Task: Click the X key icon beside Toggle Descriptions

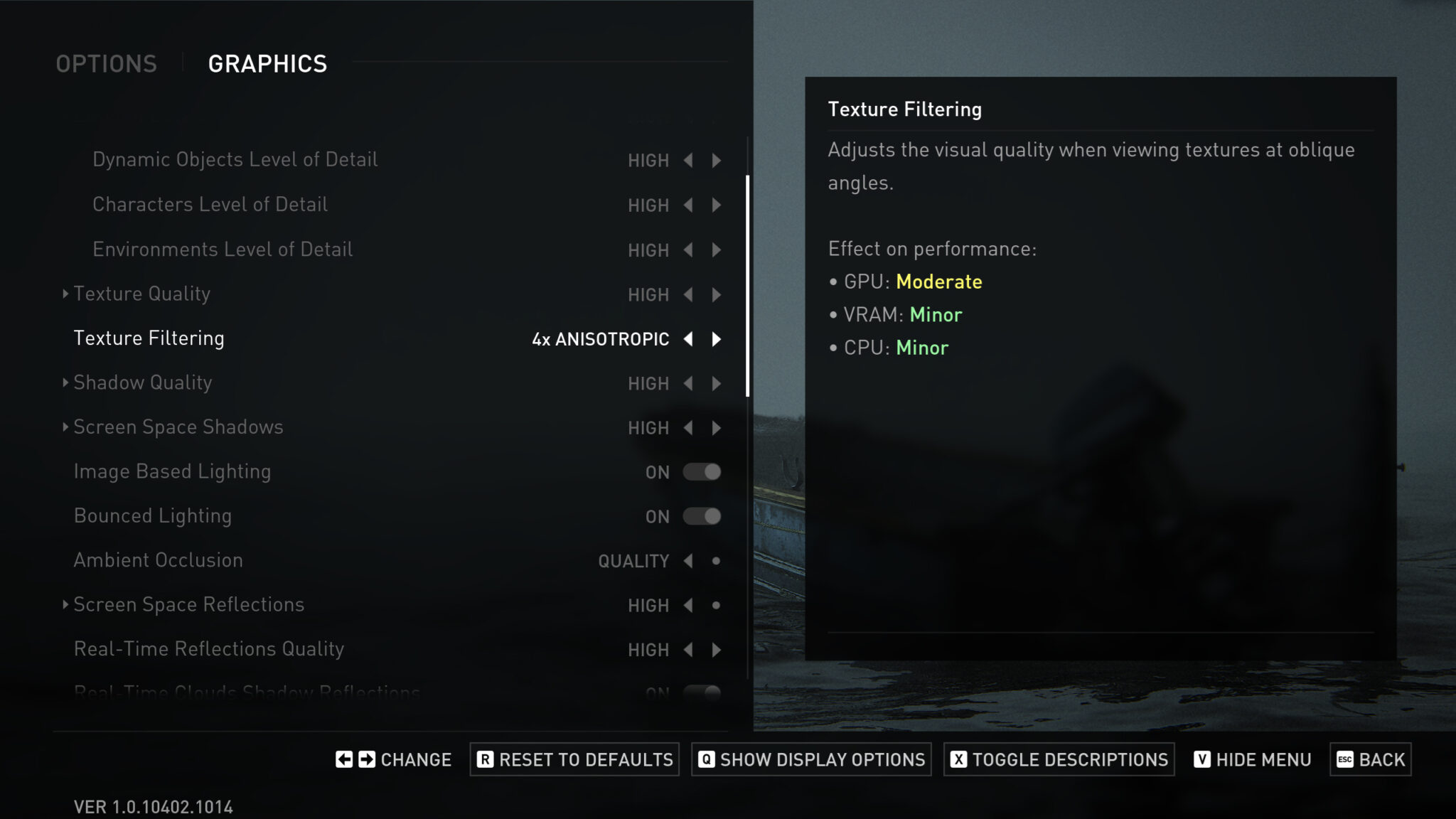Action: coord(957,759)
